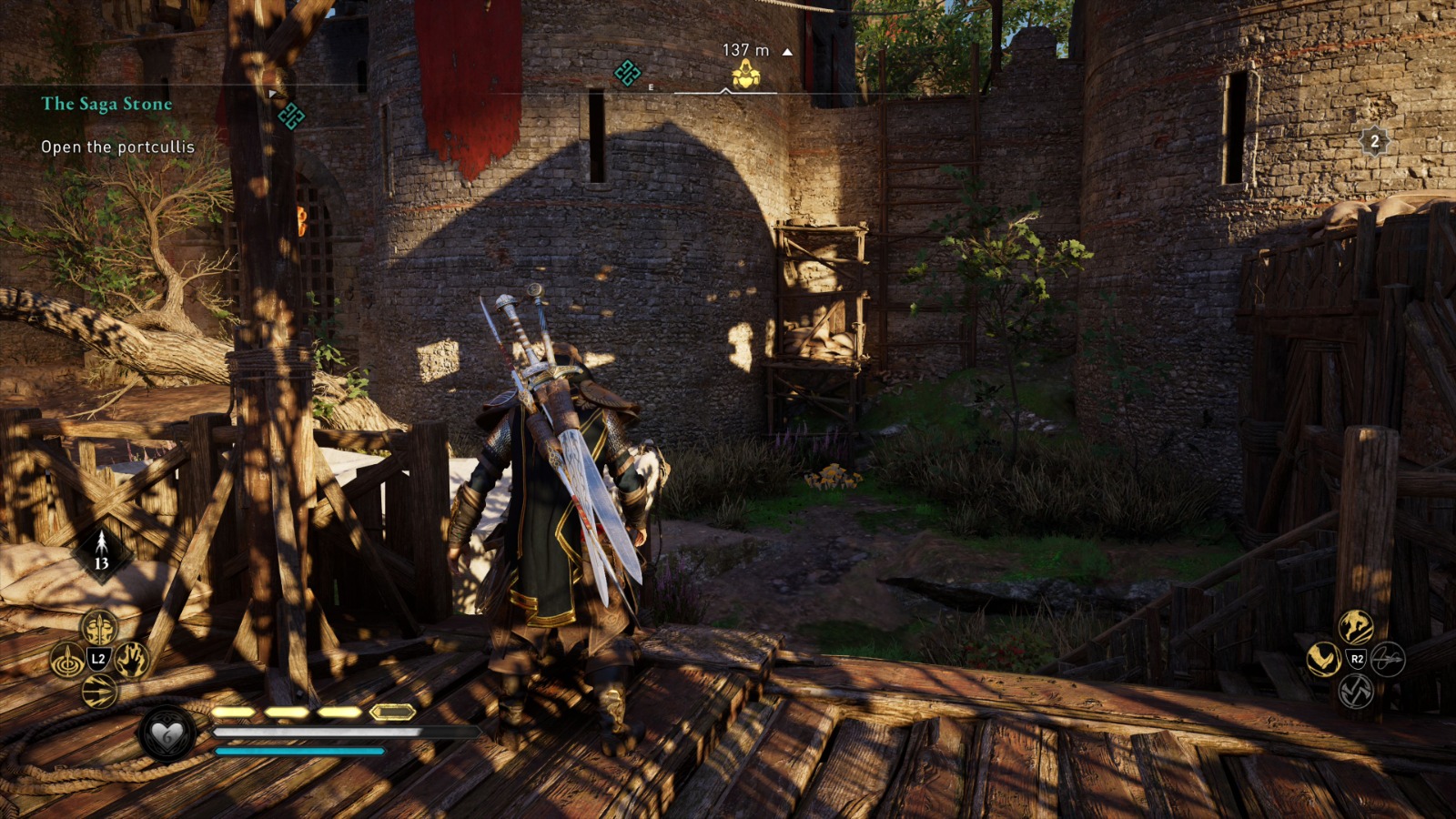The width and height of the screenshot is (1456, 819).
Task: Click the E direction marker on compass
Action: (651, 86)
